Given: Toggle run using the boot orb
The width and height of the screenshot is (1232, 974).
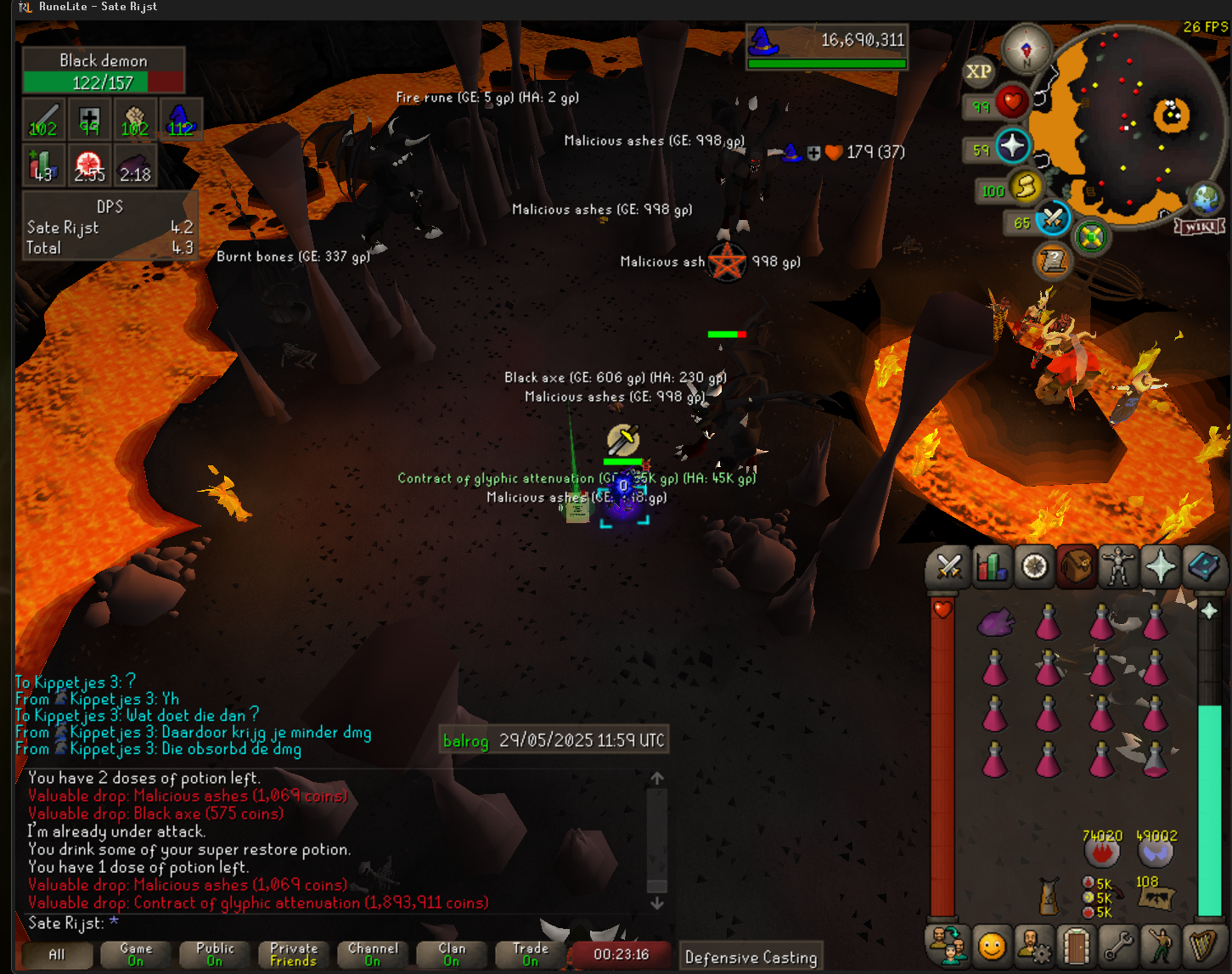Looking at the screenshot, I should (x=1025, y=187).
